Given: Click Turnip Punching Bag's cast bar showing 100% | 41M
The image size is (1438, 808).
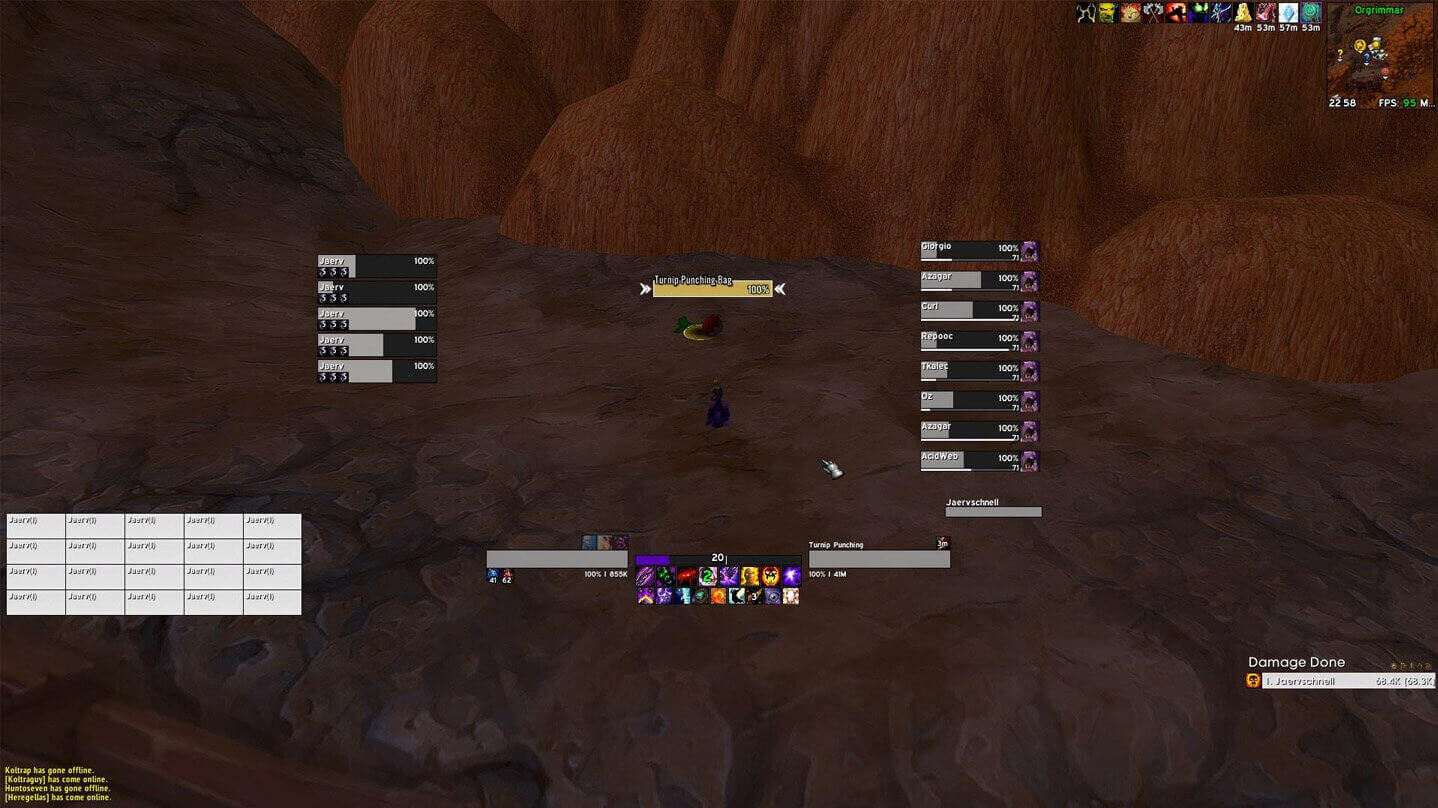Looking at the screenshot, I should [877, 558].
